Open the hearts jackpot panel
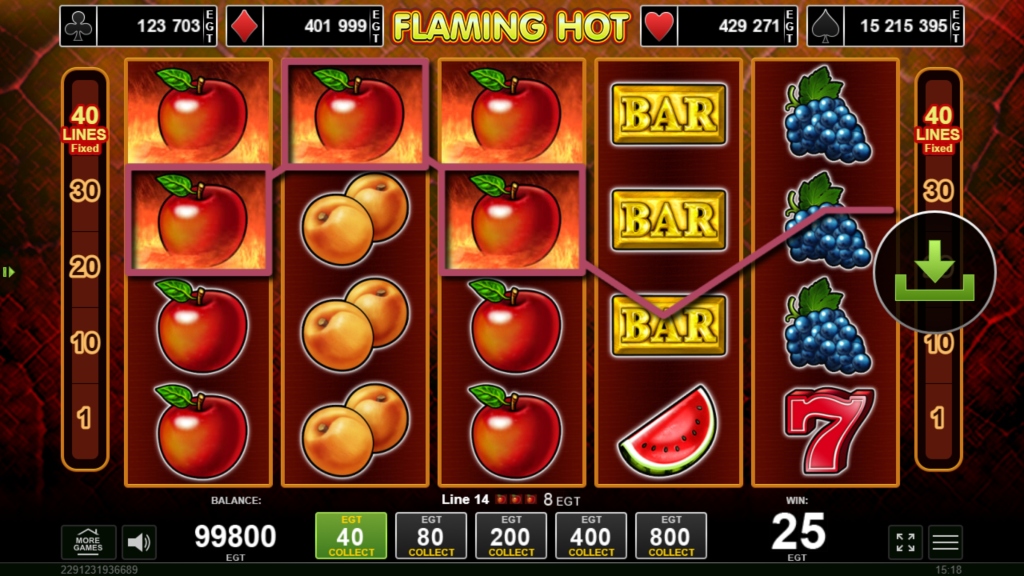The height and width of the screenshot is (576, 1024). tap(718, 26)
